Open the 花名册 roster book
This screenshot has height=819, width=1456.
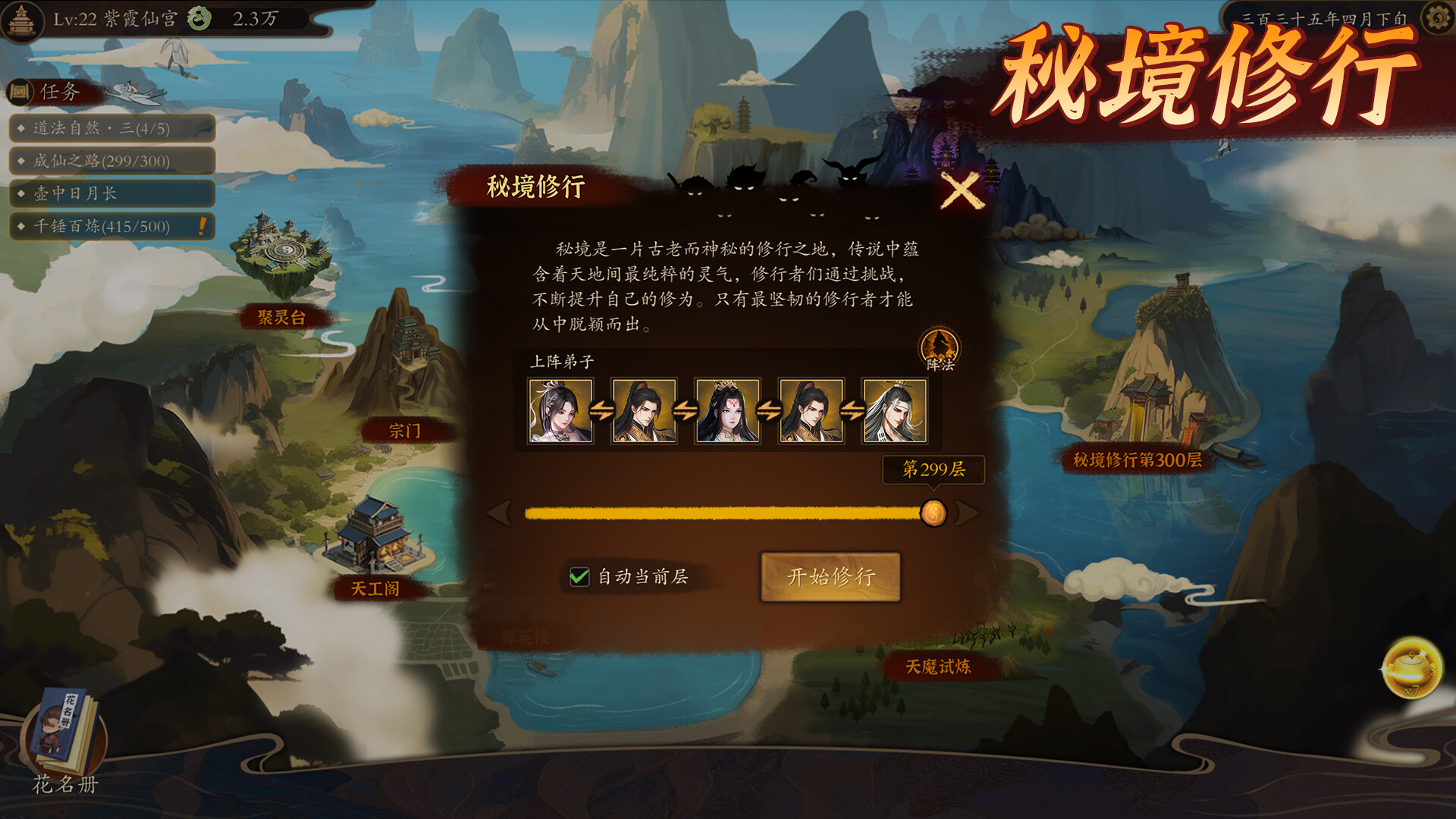[x=65, y=739]
